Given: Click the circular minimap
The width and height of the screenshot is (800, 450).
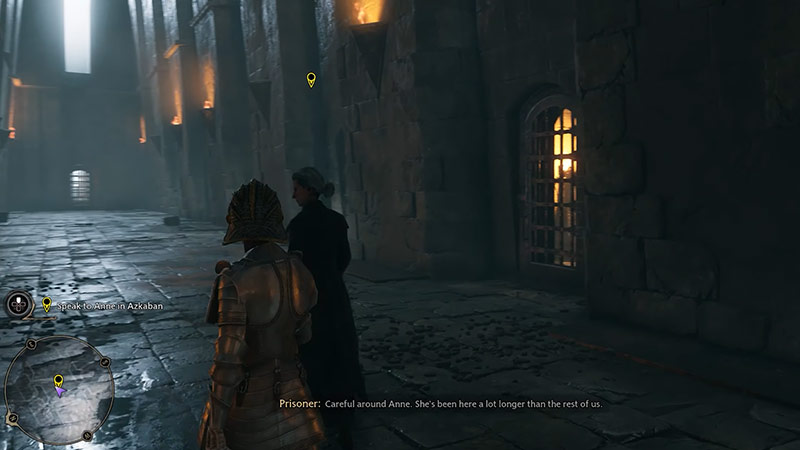Looking at the screenshot, I should click(59, 388).
